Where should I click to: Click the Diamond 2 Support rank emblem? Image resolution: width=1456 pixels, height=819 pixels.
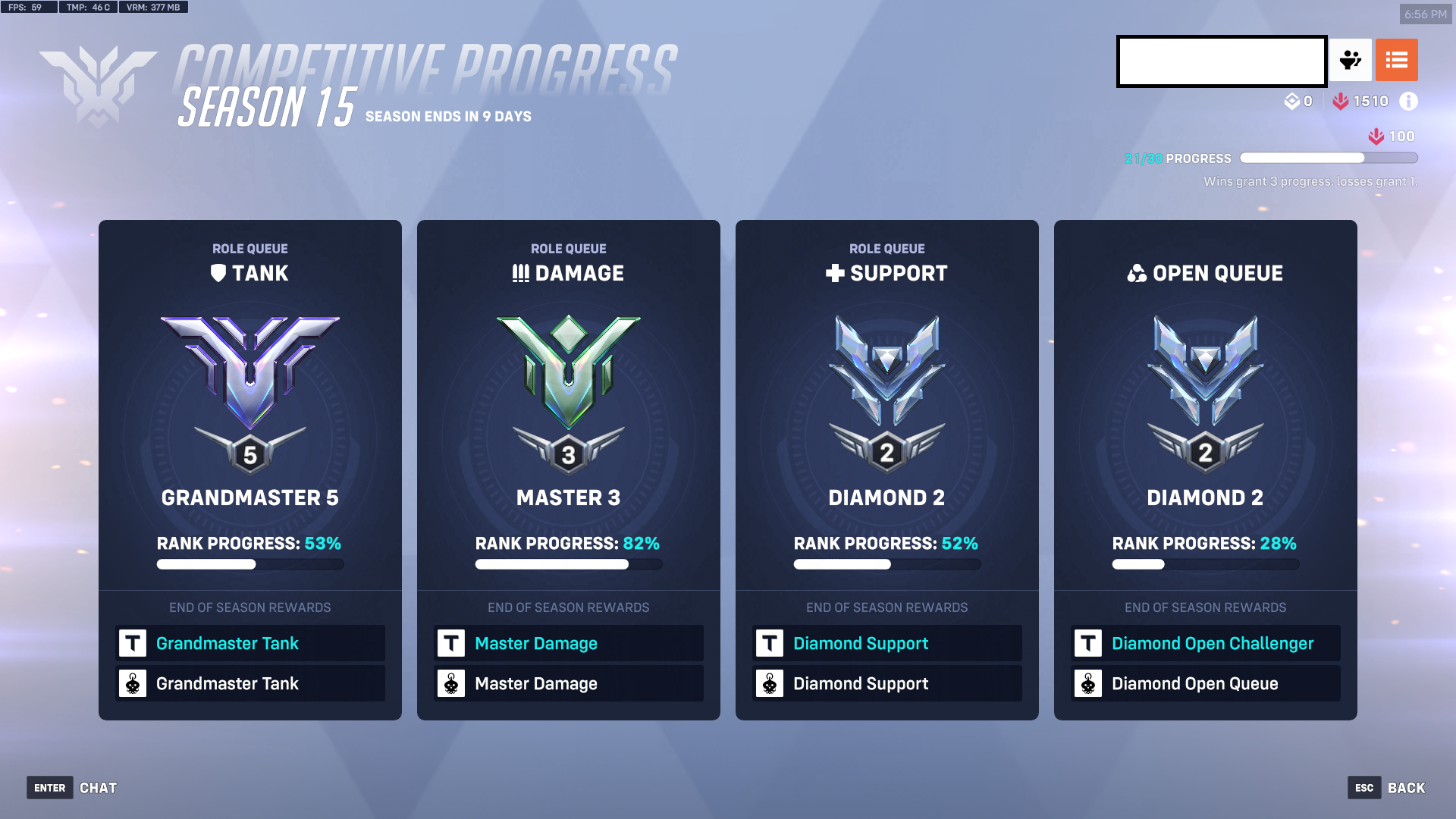coord(886,379)
